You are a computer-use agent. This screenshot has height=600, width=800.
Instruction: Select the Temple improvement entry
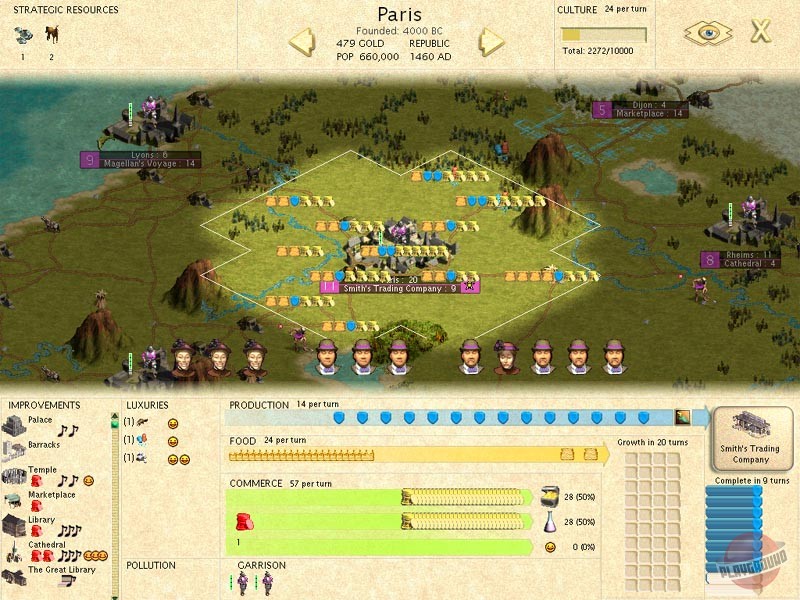pyautogui.click(x=40, y=469)
